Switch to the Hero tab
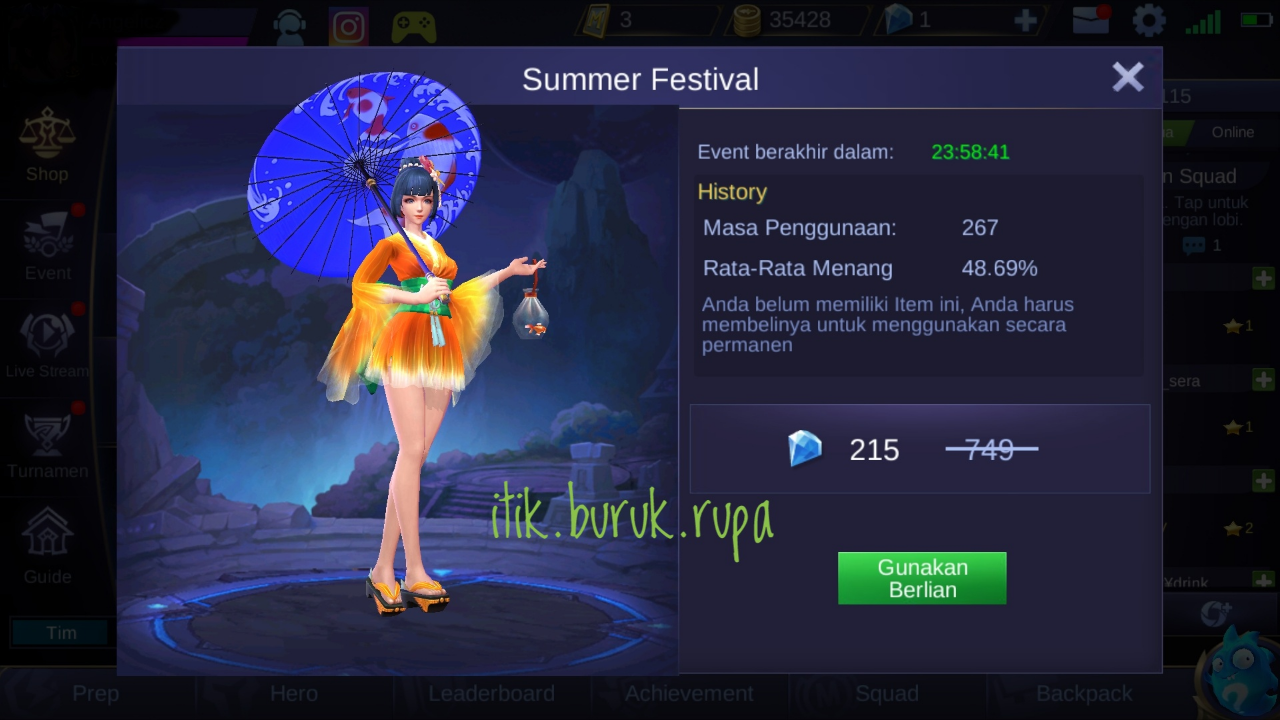 pos(293,693)
